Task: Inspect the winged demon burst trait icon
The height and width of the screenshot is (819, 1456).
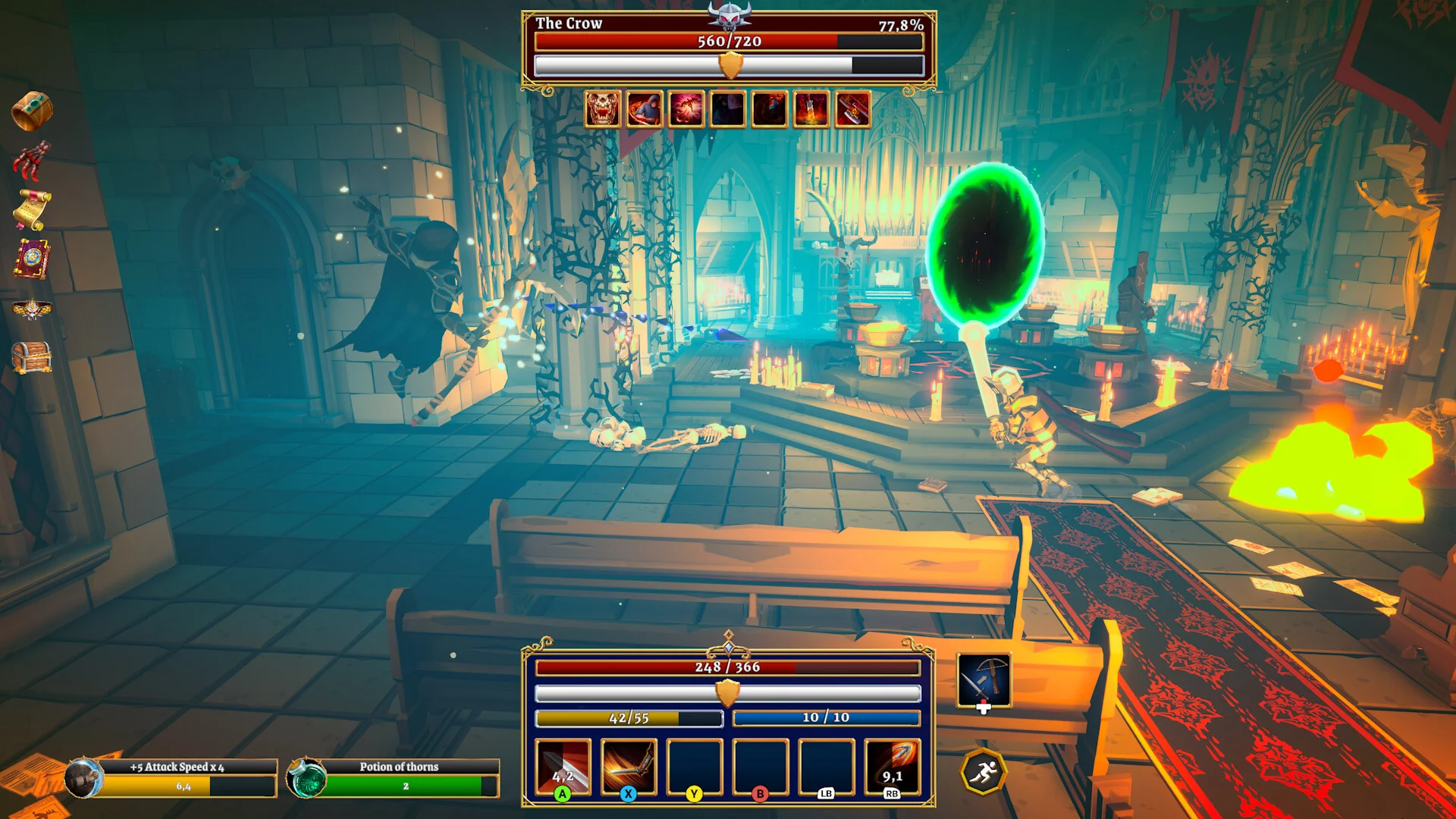Action: pyautogui.click(x=686, y=110)
